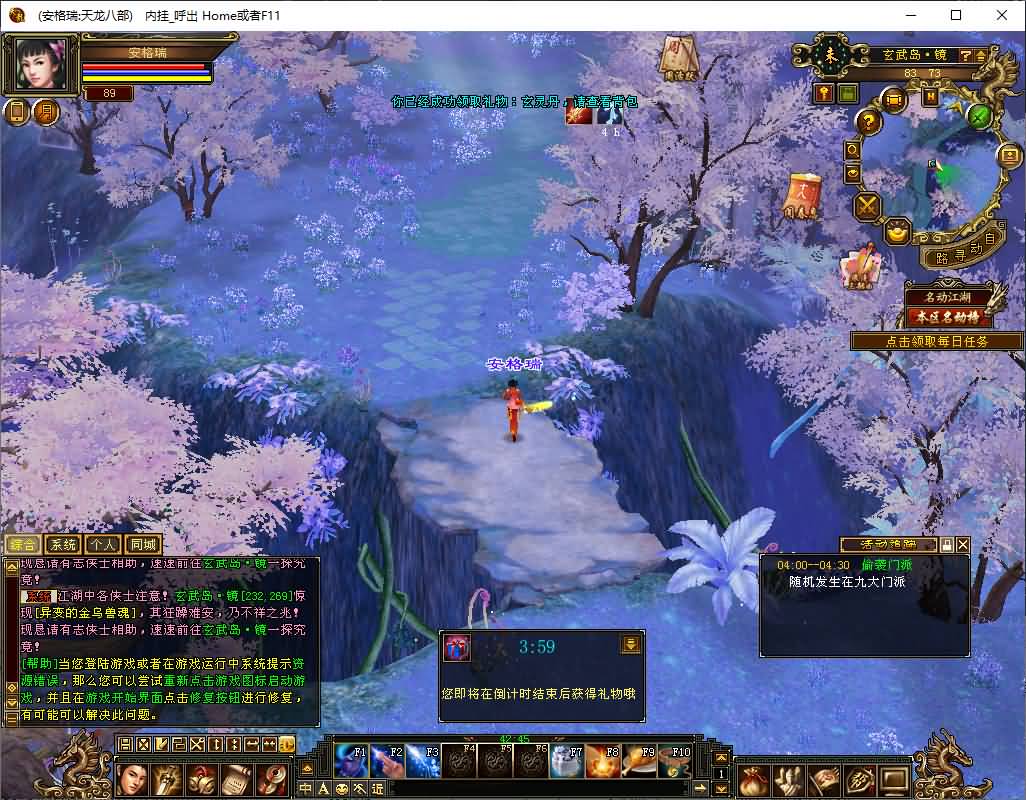The image size is (1026, 800).
Task: Open the gold ingot shop icon
Action: (898, 231)
